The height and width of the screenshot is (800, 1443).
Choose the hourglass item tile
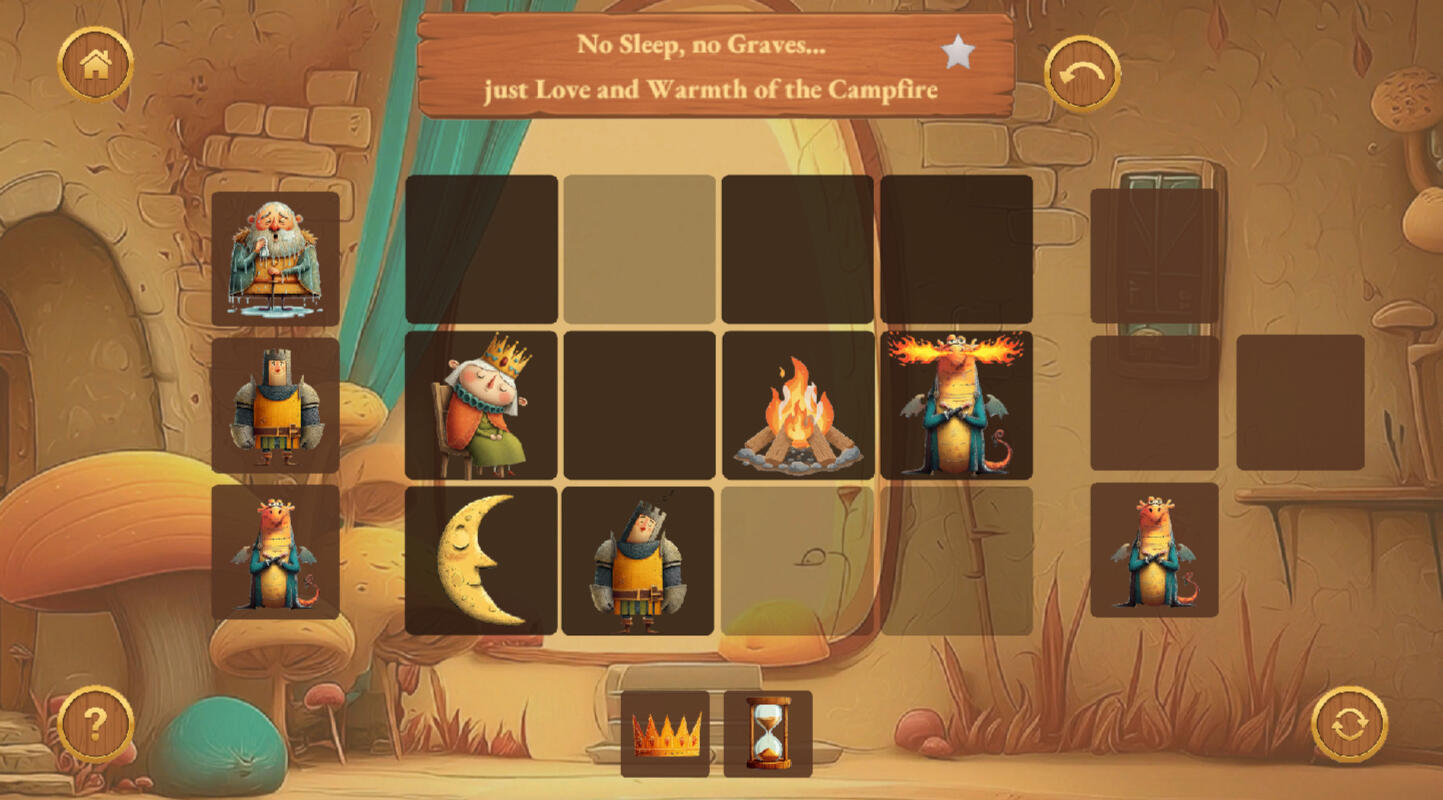[768, 734]
